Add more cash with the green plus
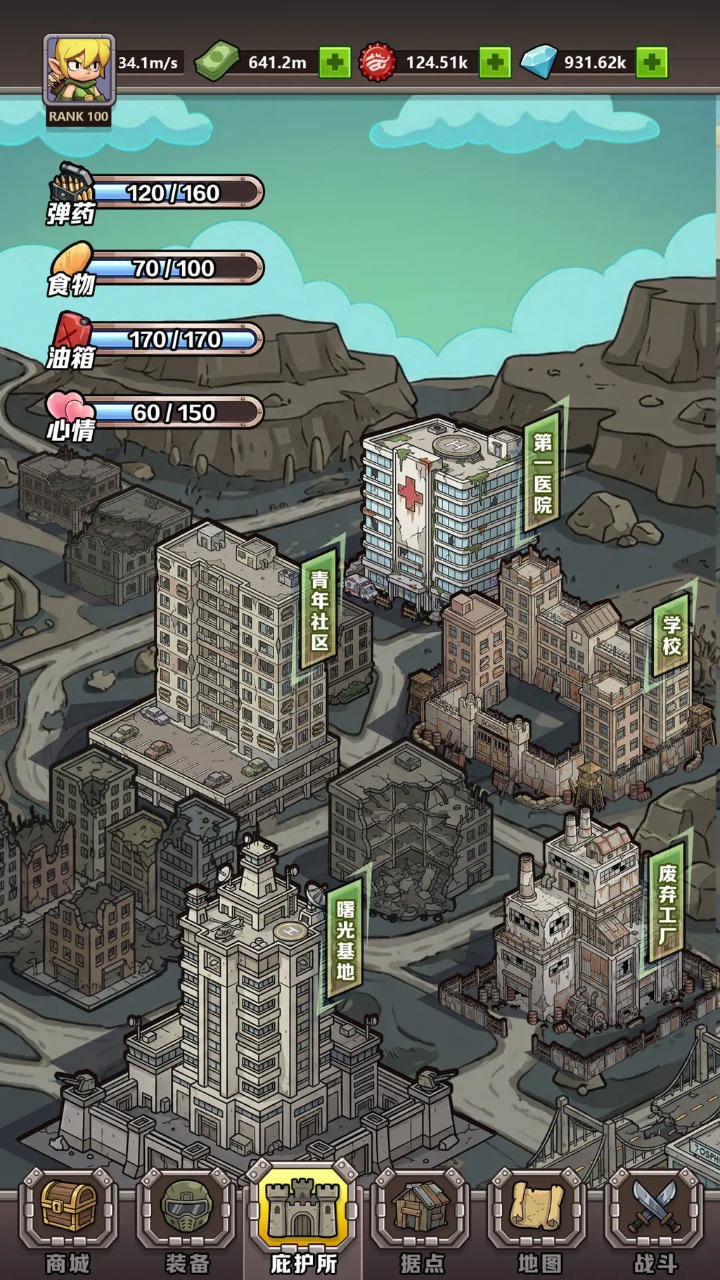Image resolution: width=720 pixels, height=1280 pixels. [x=335, y=62]
